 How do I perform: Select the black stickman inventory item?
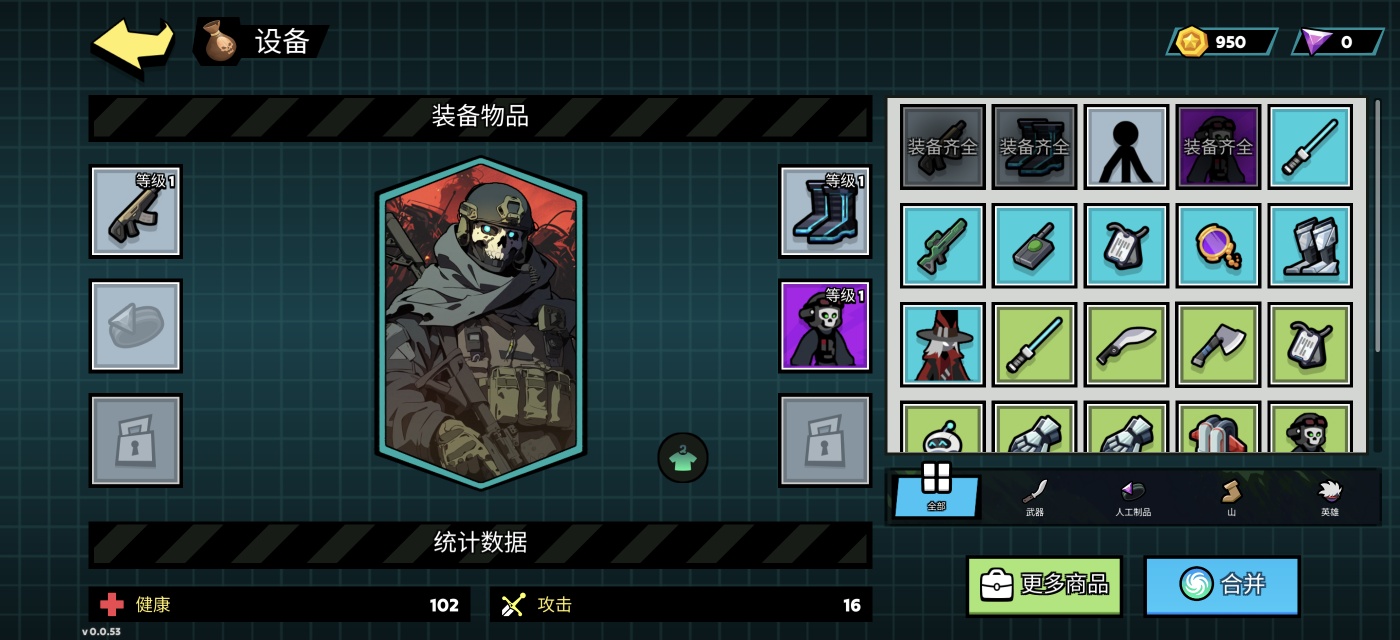[x=1126, y=147]
